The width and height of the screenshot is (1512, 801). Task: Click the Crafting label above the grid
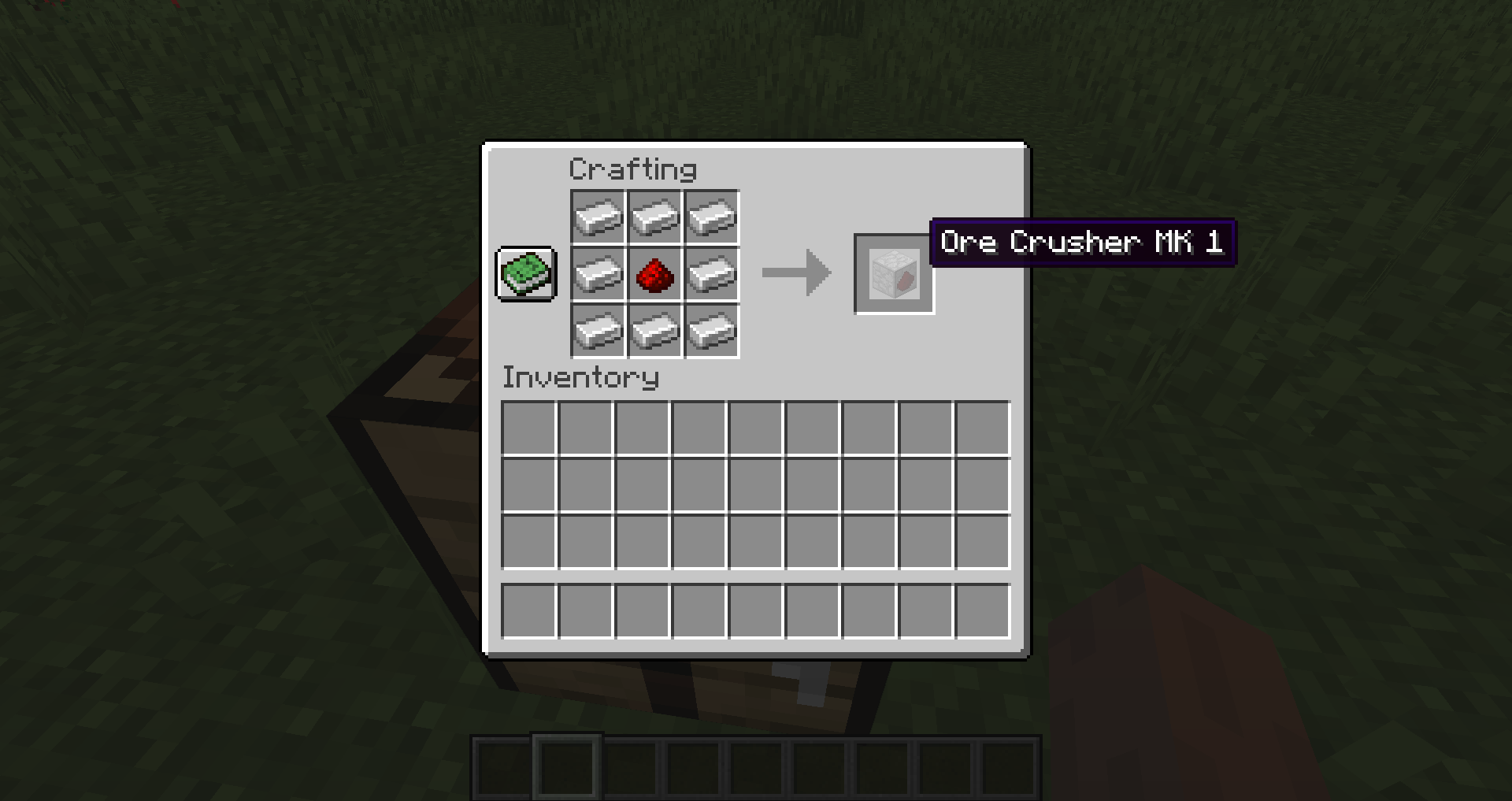[x=632, y=168]
